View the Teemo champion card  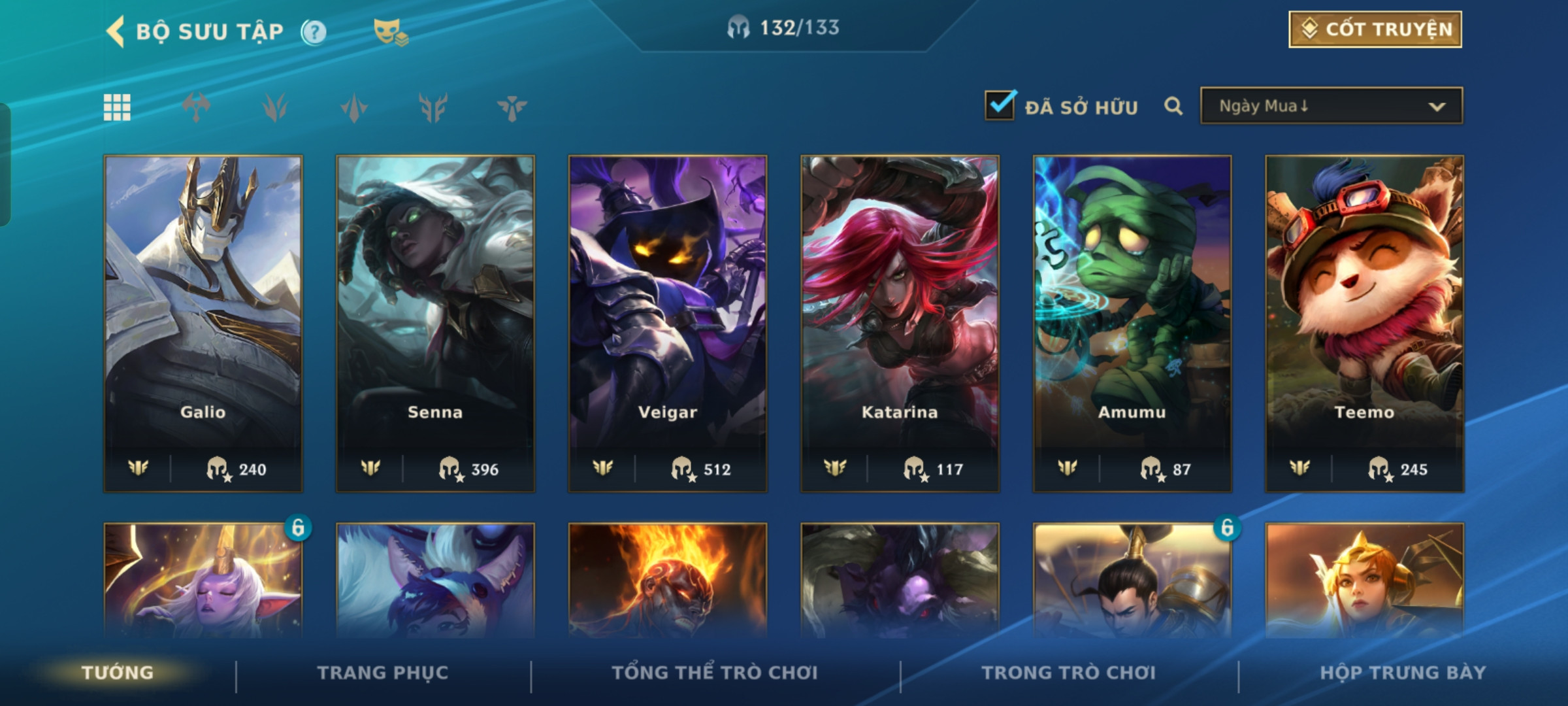(x=1364, y=323)
